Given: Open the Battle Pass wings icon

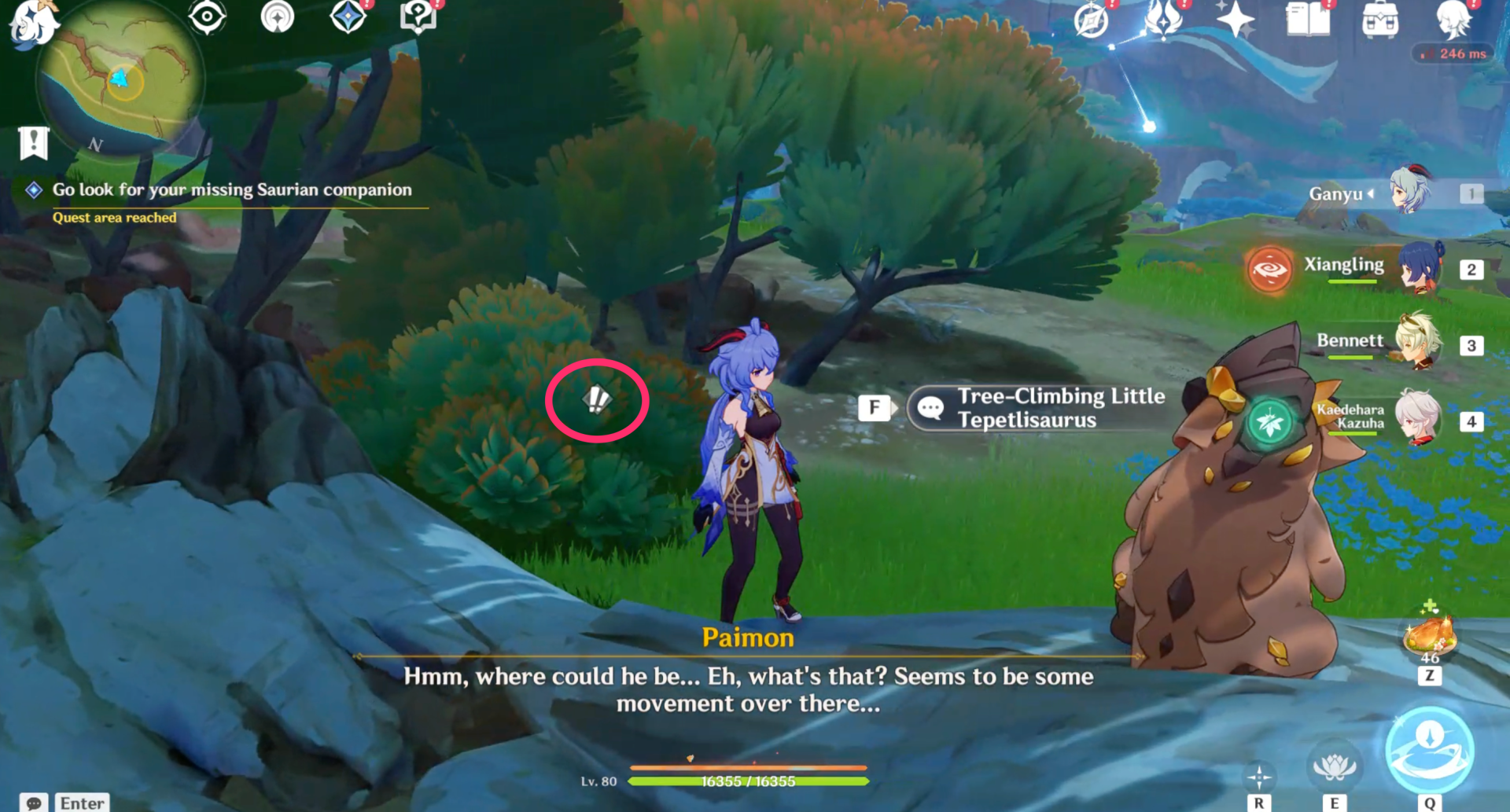Looking at the screenshot, I should 1162,20.
